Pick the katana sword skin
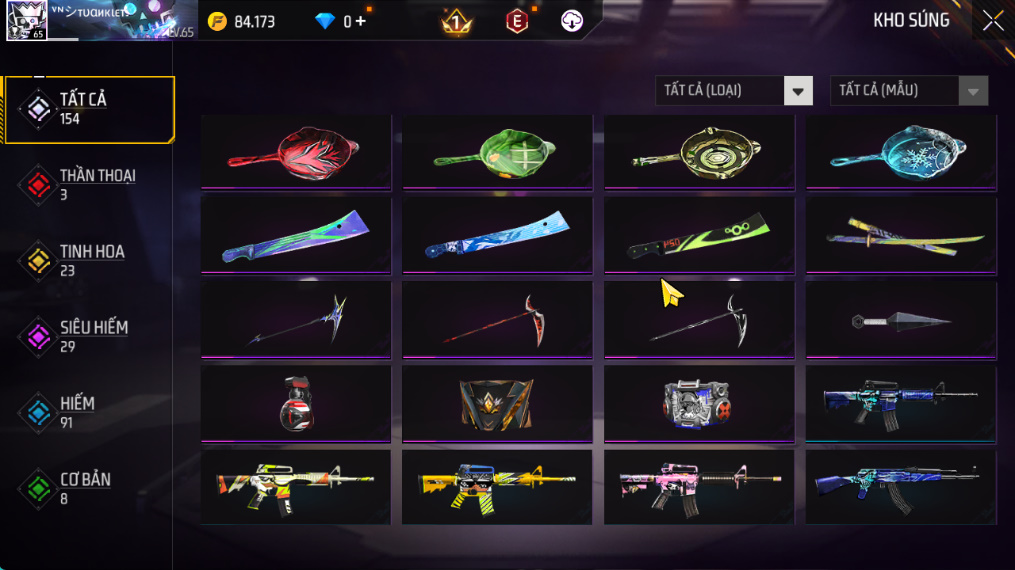This screenshot has height=570, width=1015. 900,236
